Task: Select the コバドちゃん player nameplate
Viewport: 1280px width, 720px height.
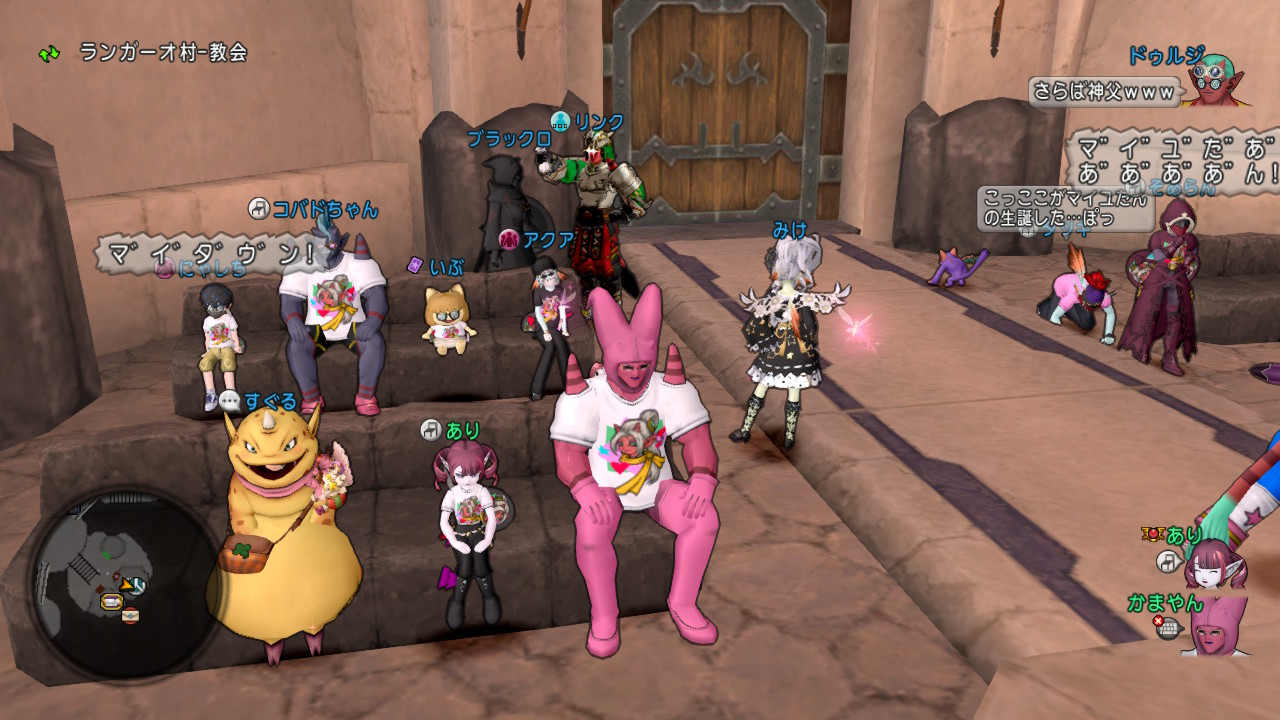Action: click(x=325, y=209)
